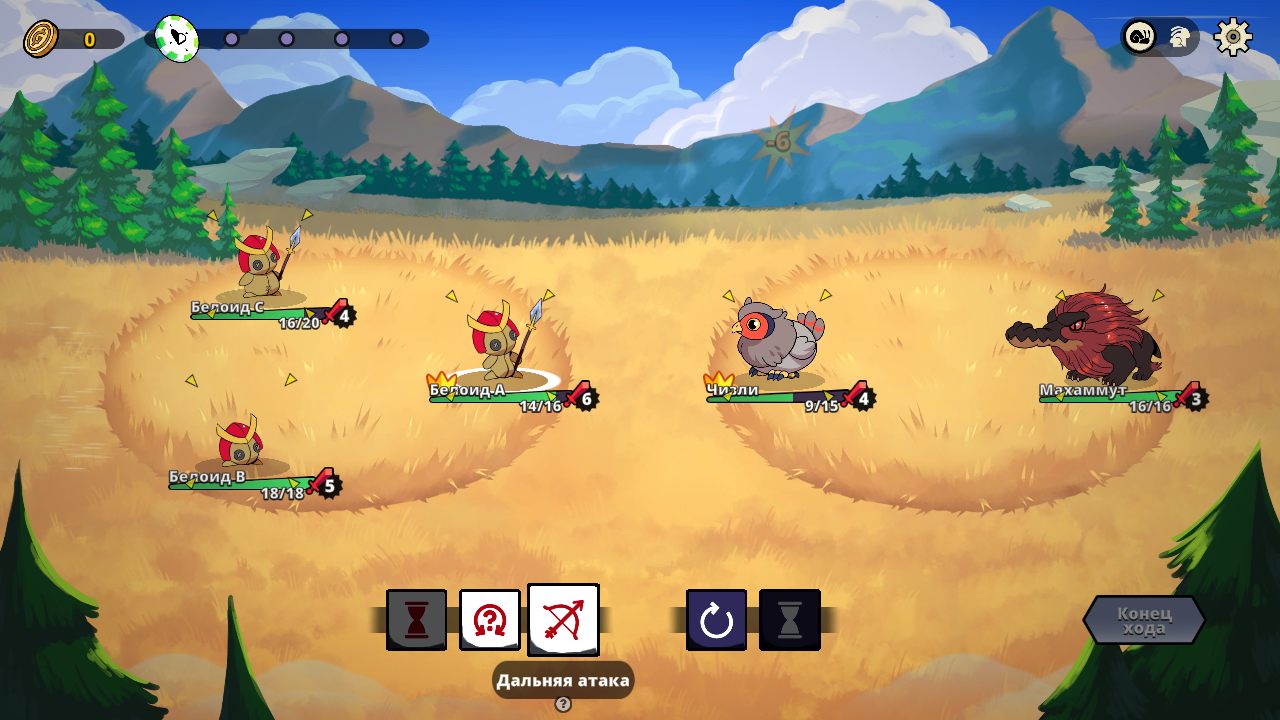
Task: Choose the red horseshoe question-mark ability
Action: click(489, 620)
